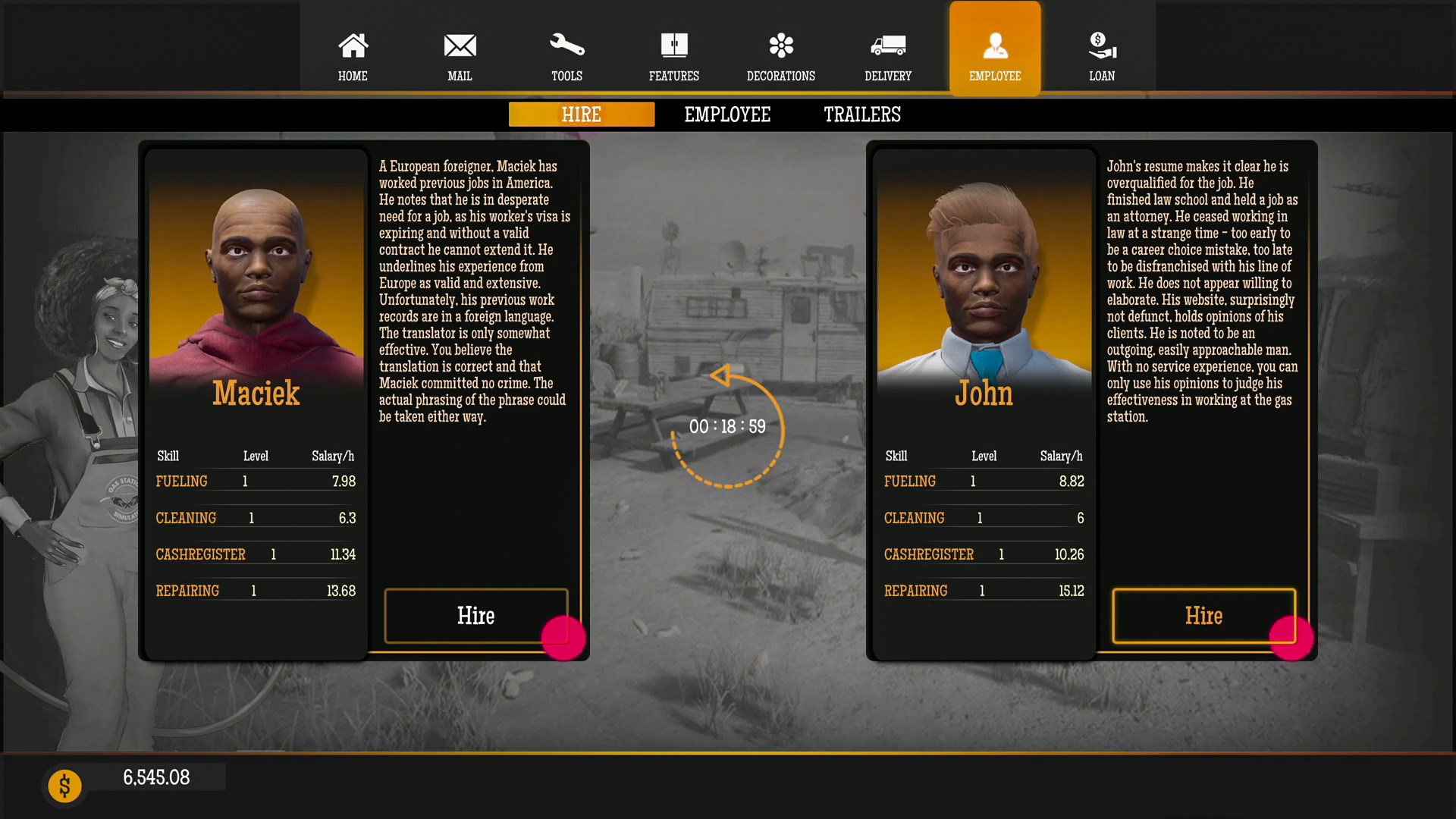Click the coin icon next to the balance

pyautogui.click(x=64, y=786)
